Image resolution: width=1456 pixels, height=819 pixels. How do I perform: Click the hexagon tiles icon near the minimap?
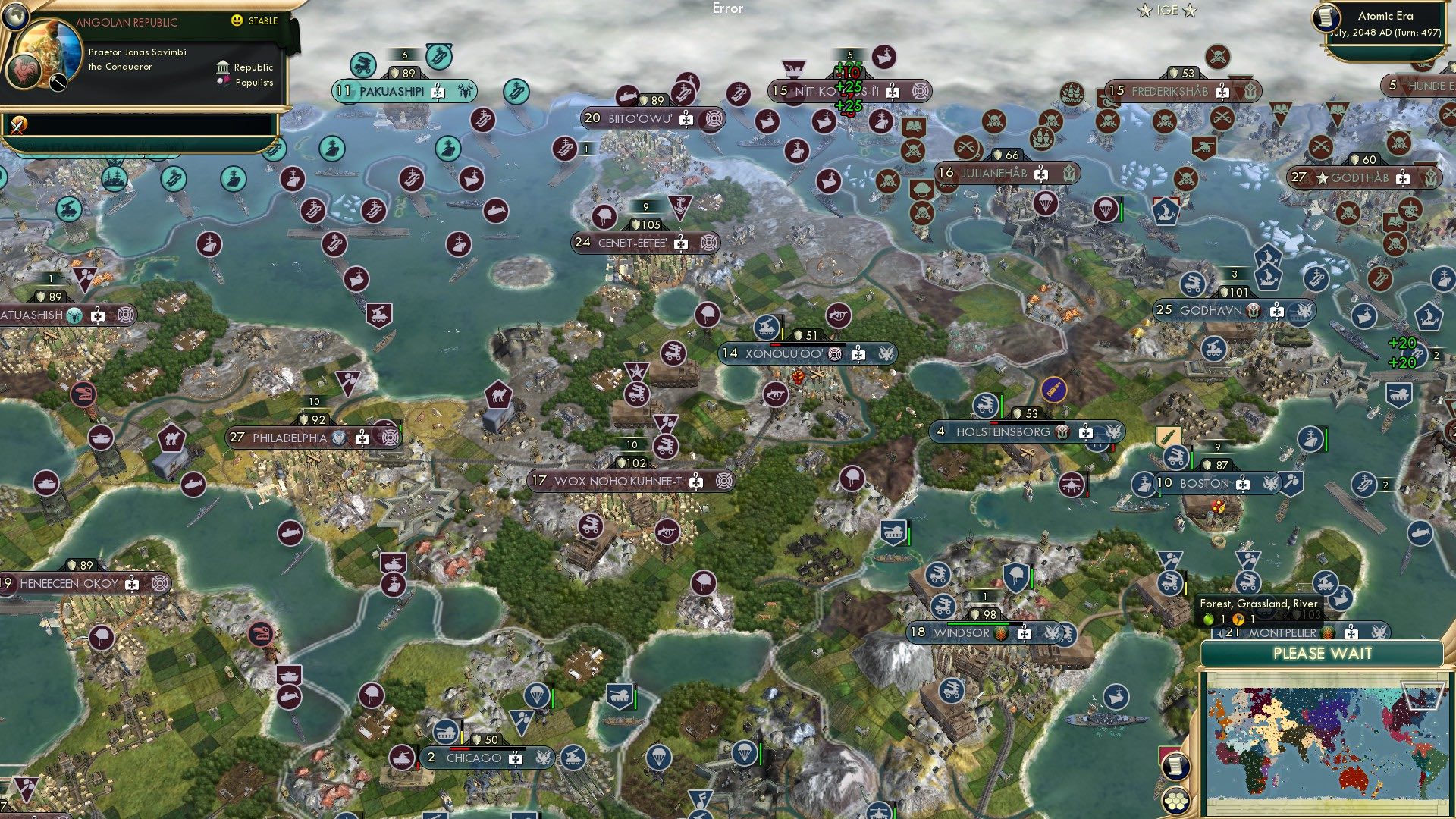[1176, 801]
